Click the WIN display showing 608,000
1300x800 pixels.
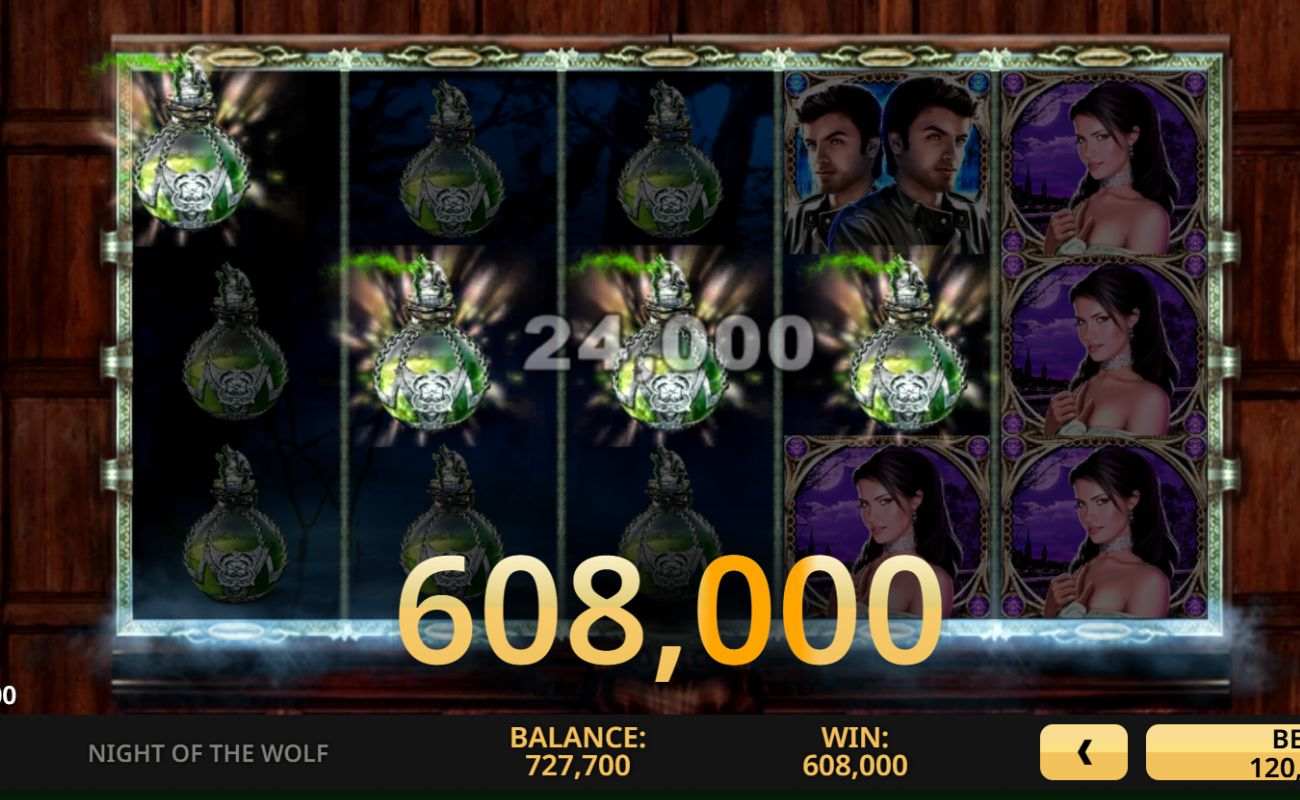(853, 752)
